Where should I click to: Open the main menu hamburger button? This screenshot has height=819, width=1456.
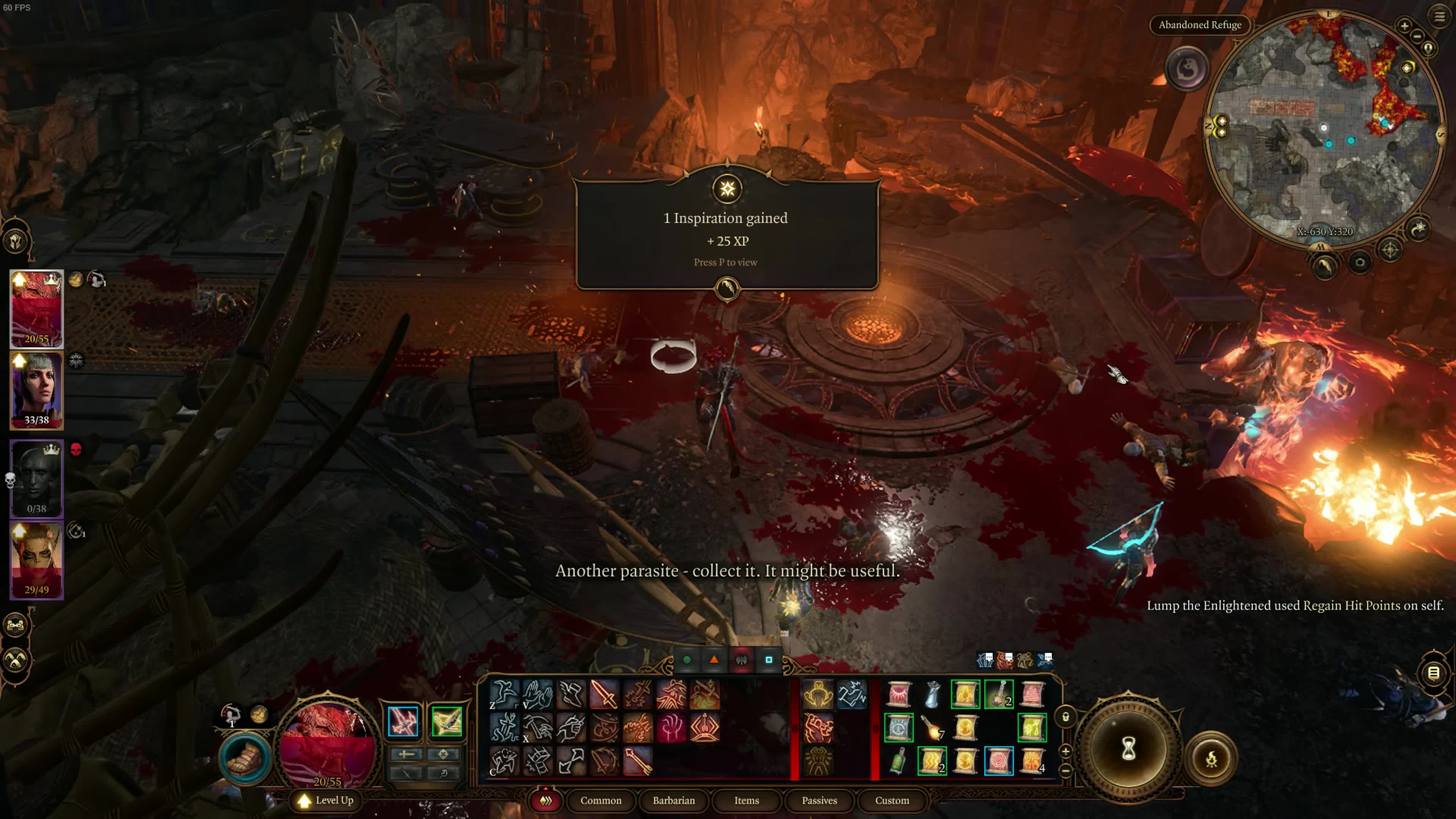1439,16
